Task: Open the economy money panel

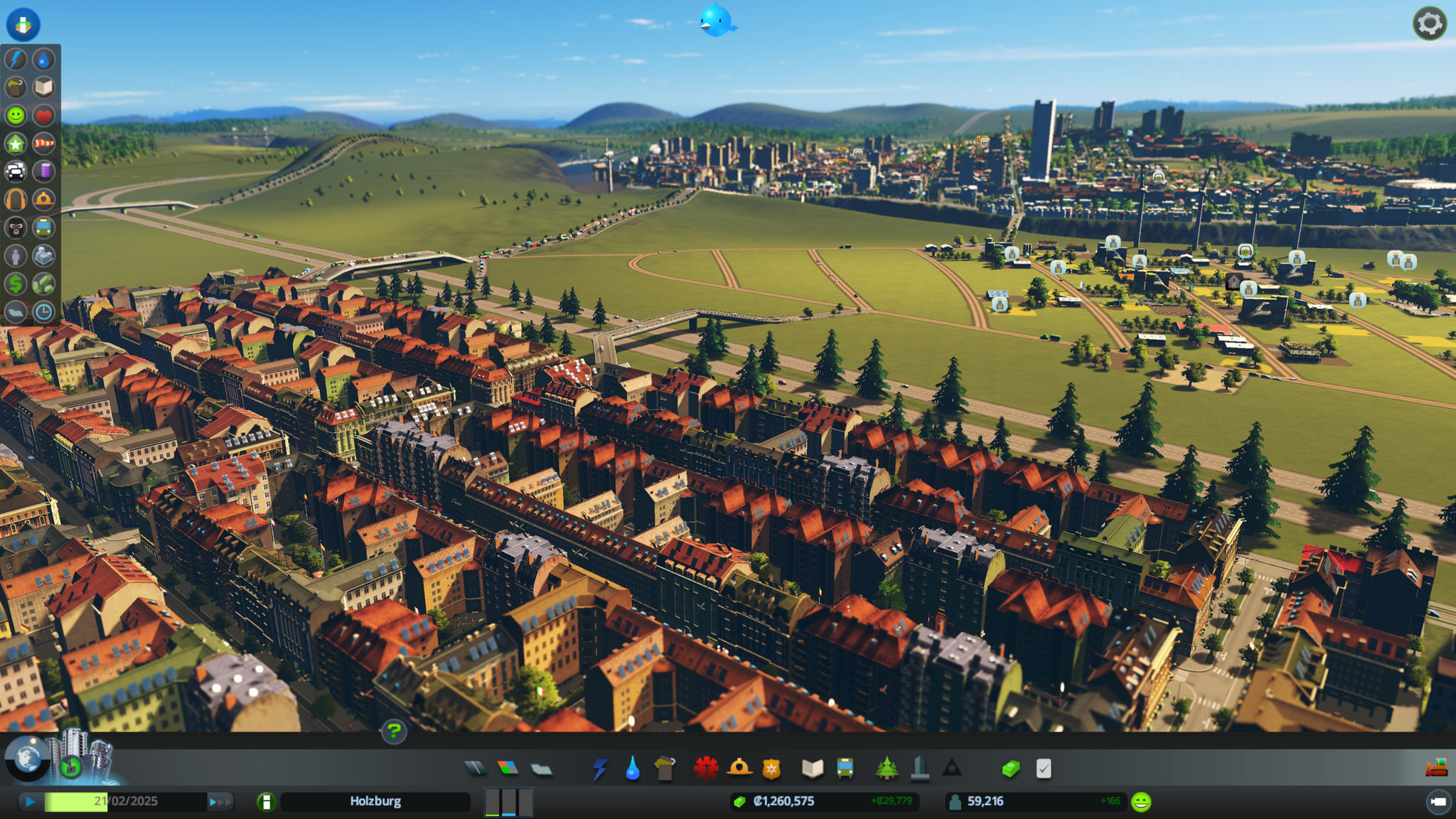Action: click(x=1011, y=768)
